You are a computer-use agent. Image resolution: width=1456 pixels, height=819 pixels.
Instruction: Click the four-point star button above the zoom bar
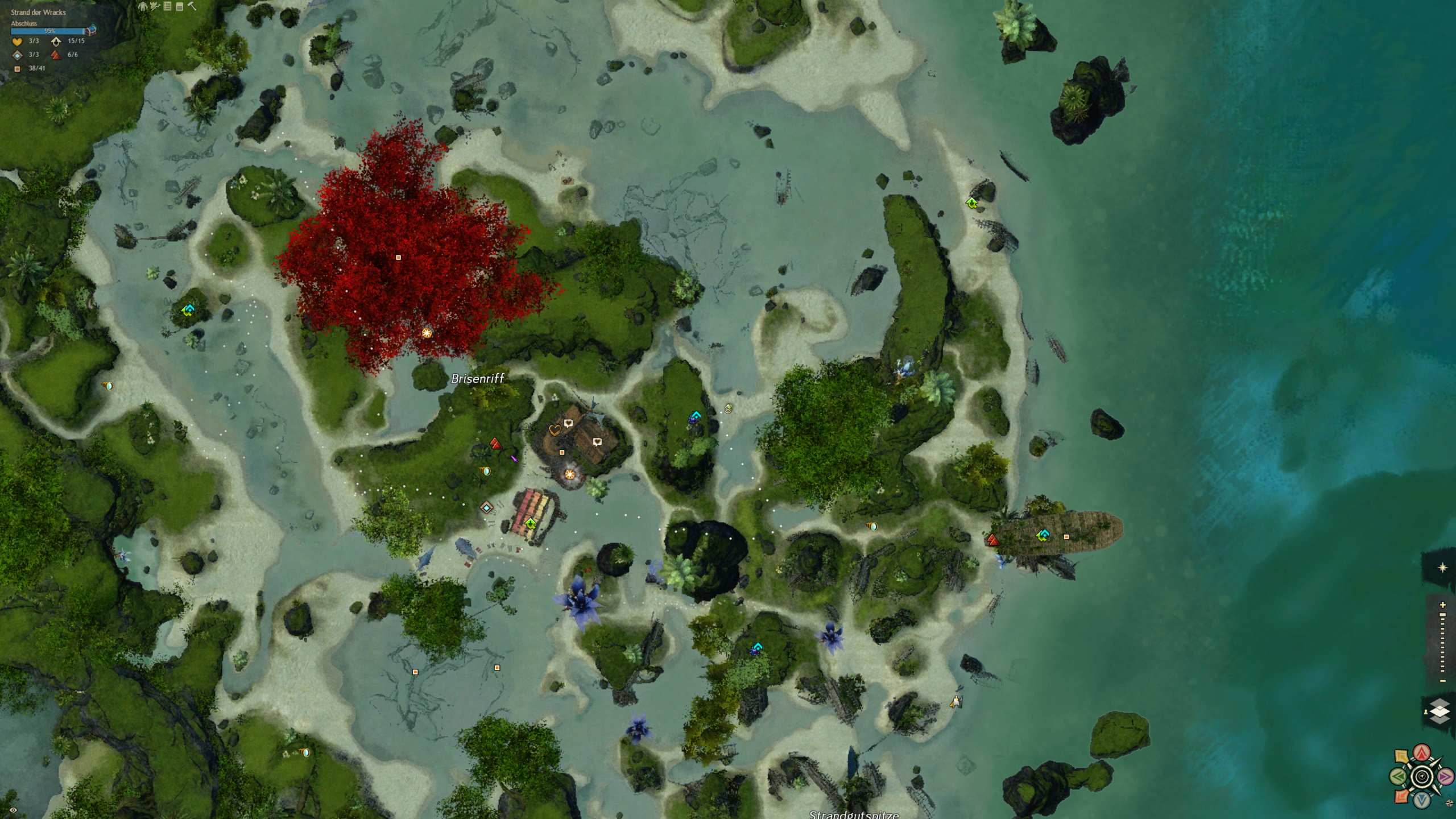(1442, 568)
